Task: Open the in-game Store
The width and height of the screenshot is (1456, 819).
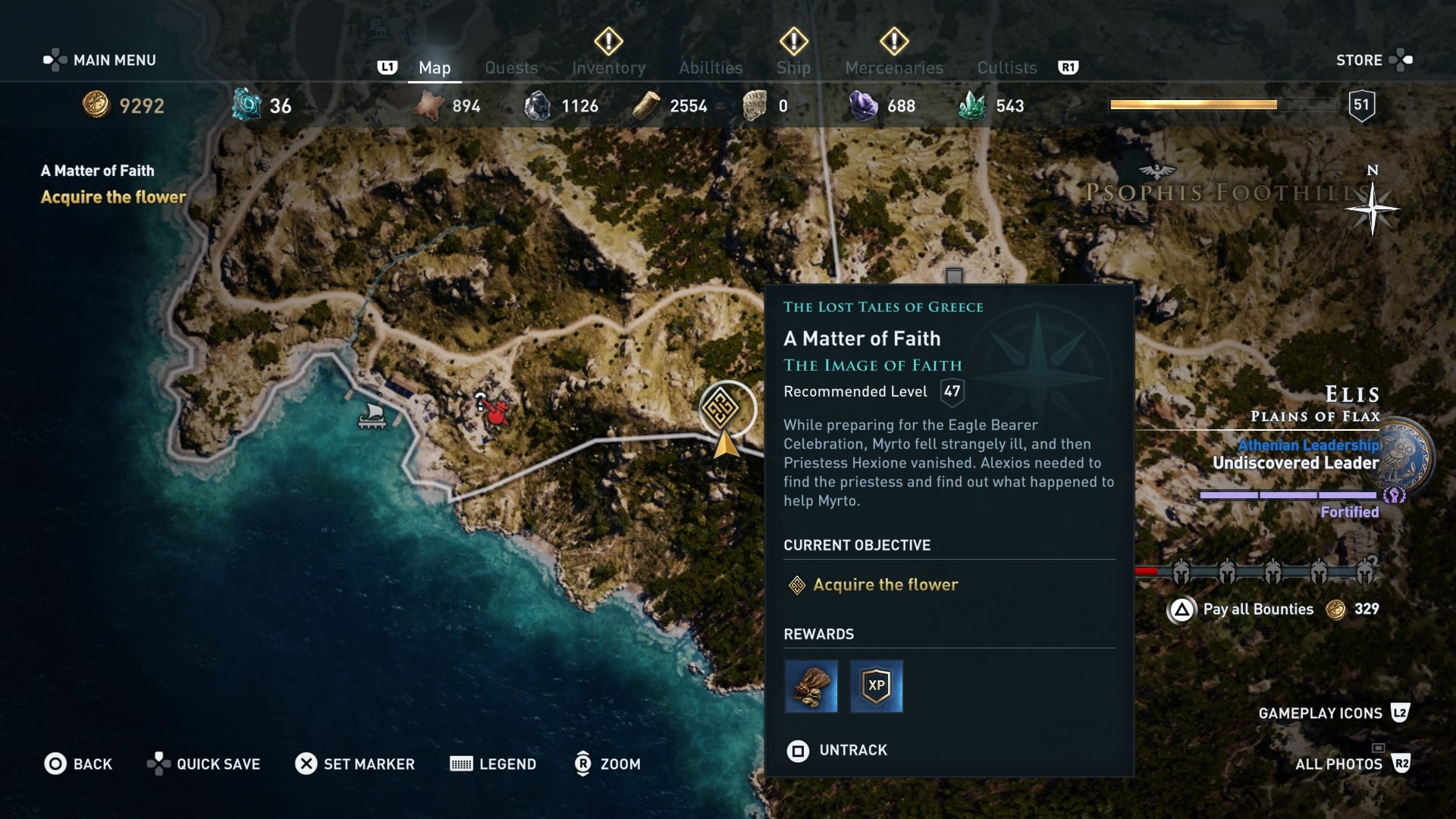Action: click(x=1360, y=60)
